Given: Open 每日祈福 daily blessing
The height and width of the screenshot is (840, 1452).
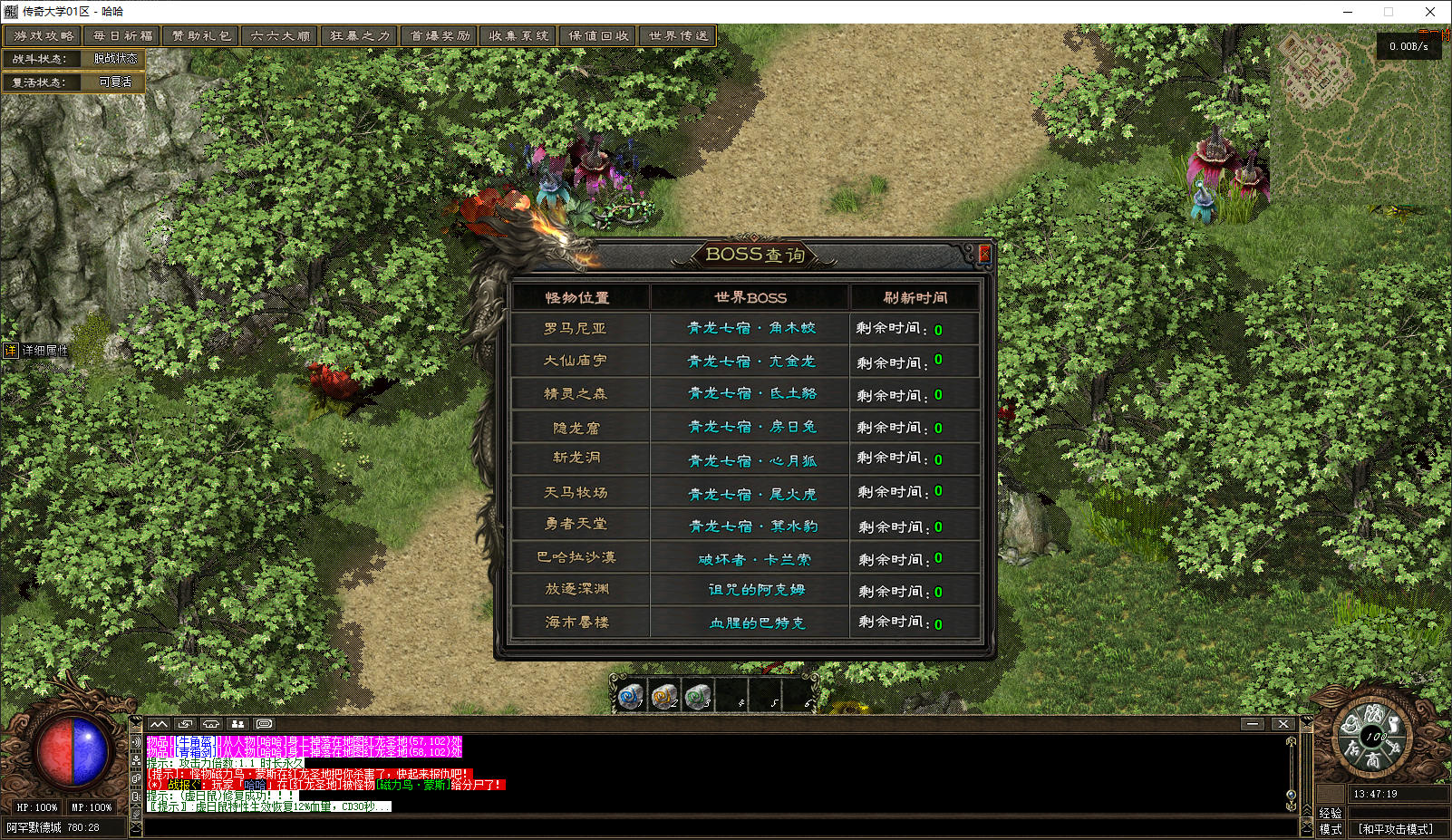Looking at the screenshot, I should pos(123,36).
